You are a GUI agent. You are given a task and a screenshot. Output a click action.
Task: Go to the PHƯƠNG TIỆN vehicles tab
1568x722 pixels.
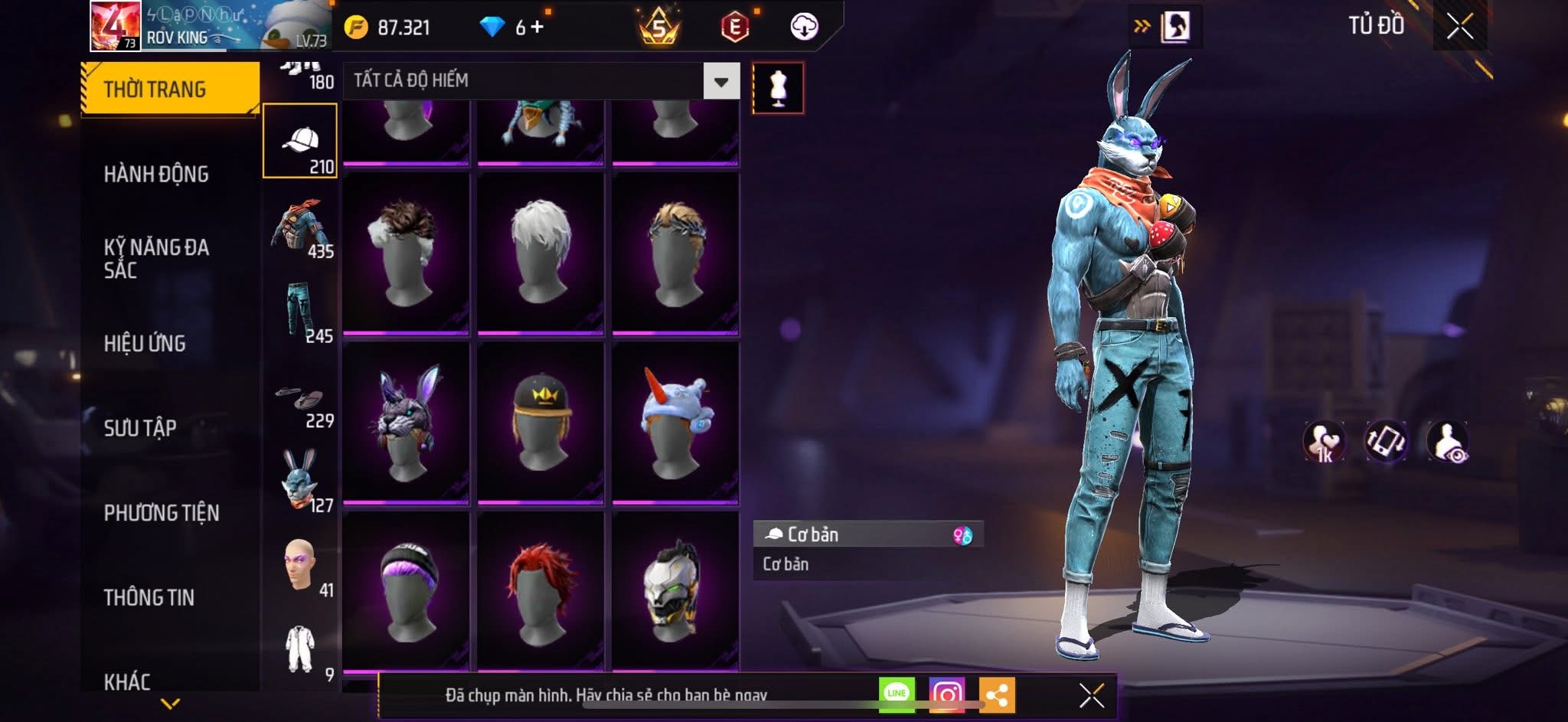pyautogui.click(x=162, y=512)
